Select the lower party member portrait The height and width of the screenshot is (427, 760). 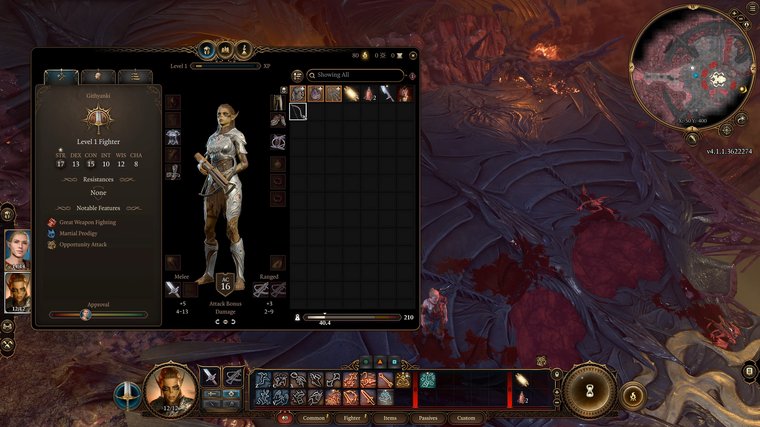pos(17,292)
